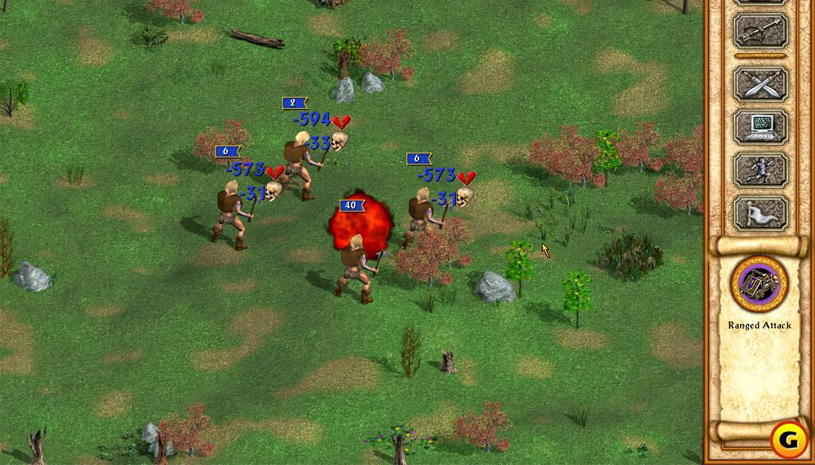Open system options via the computer icon

click(760, 126)
